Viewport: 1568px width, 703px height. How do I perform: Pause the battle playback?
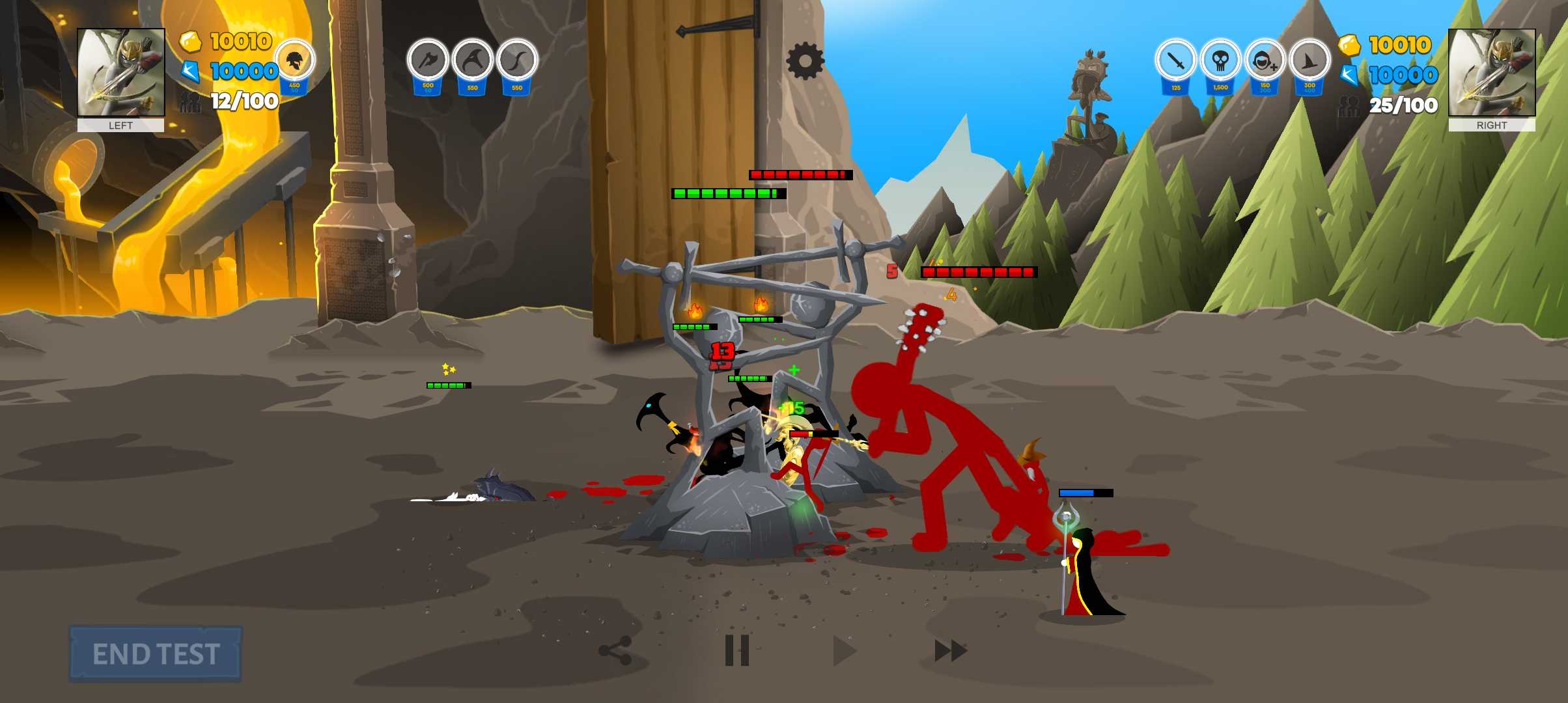tap(737, 650)
